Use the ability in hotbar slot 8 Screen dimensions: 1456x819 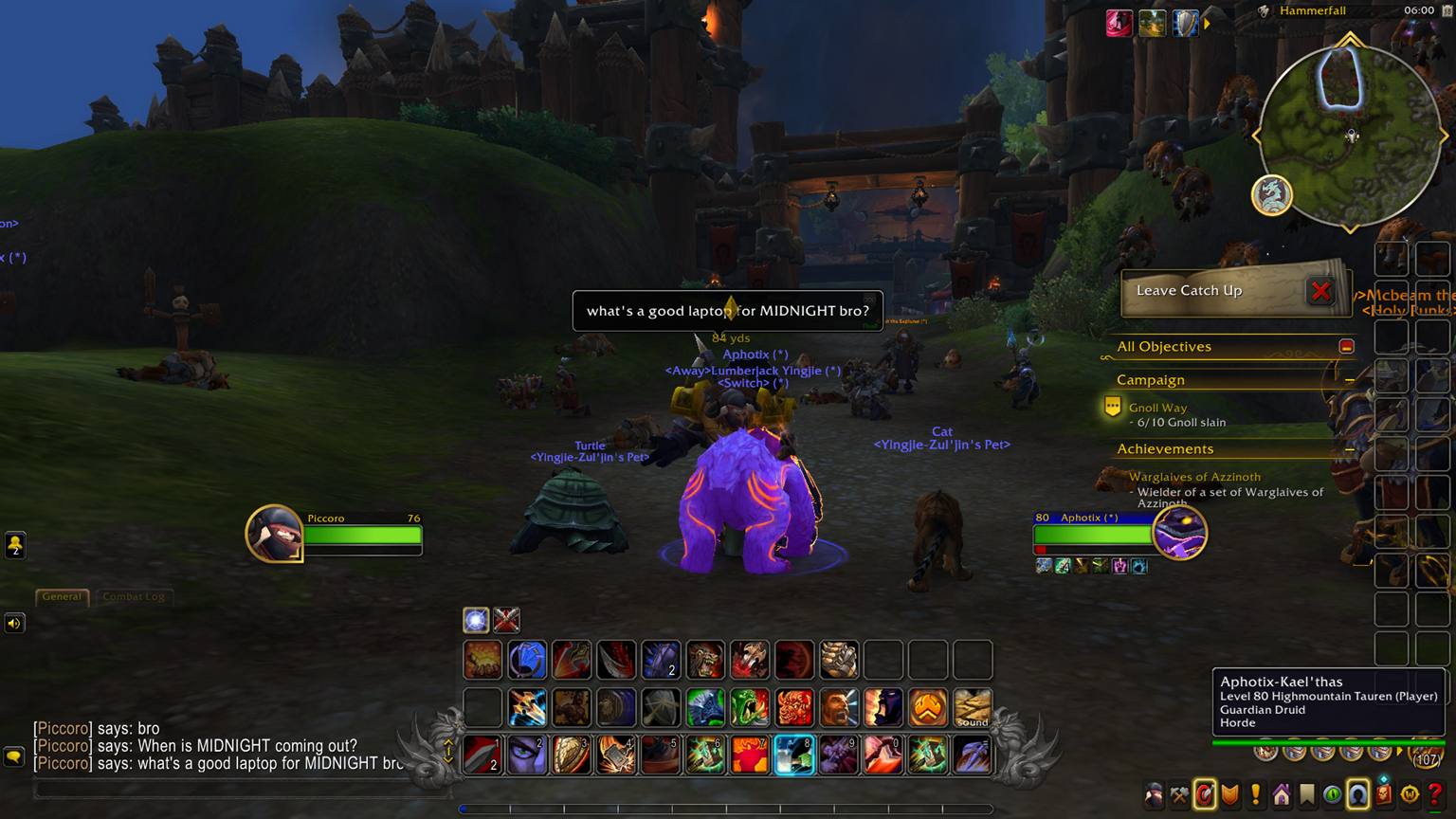click(x=794, y=755)
